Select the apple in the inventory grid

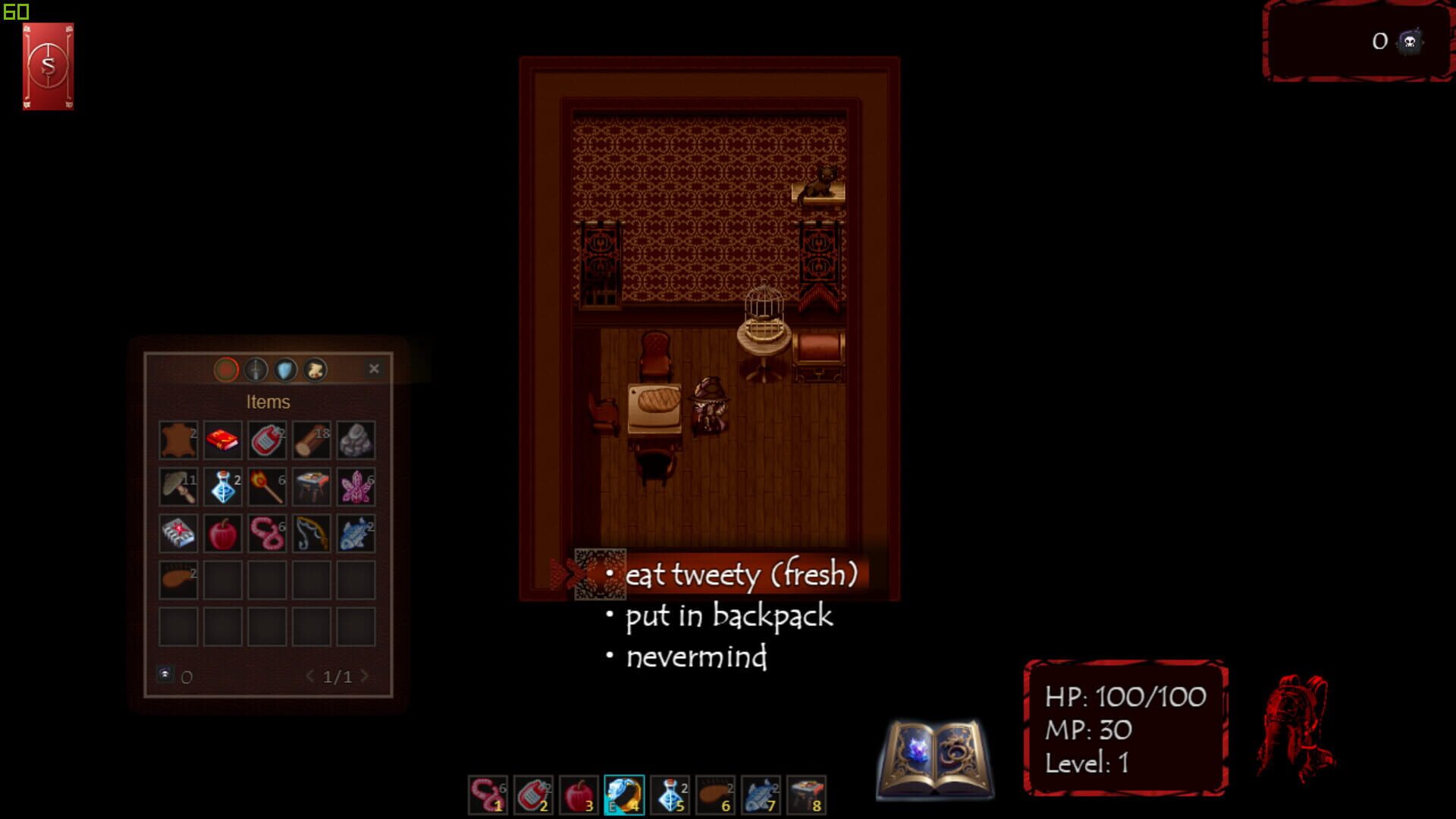[x=222, y=534]
